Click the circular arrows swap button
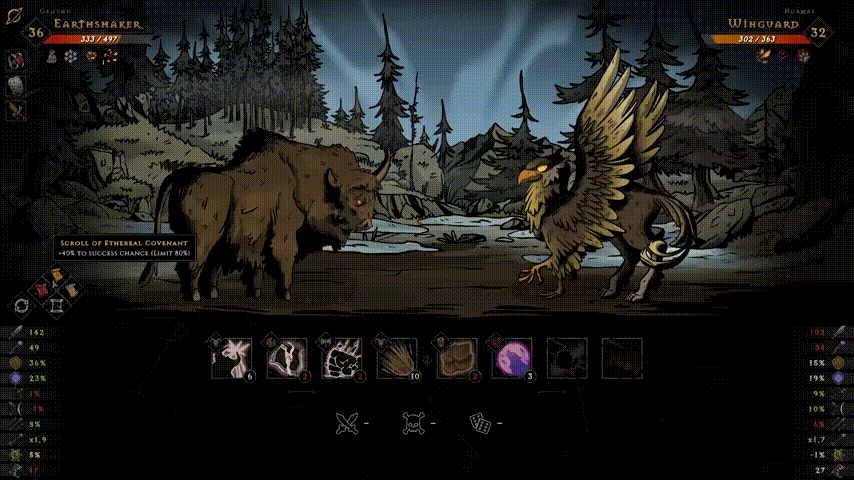This screenshot has width=854, height=480. [x=21, y=305]
